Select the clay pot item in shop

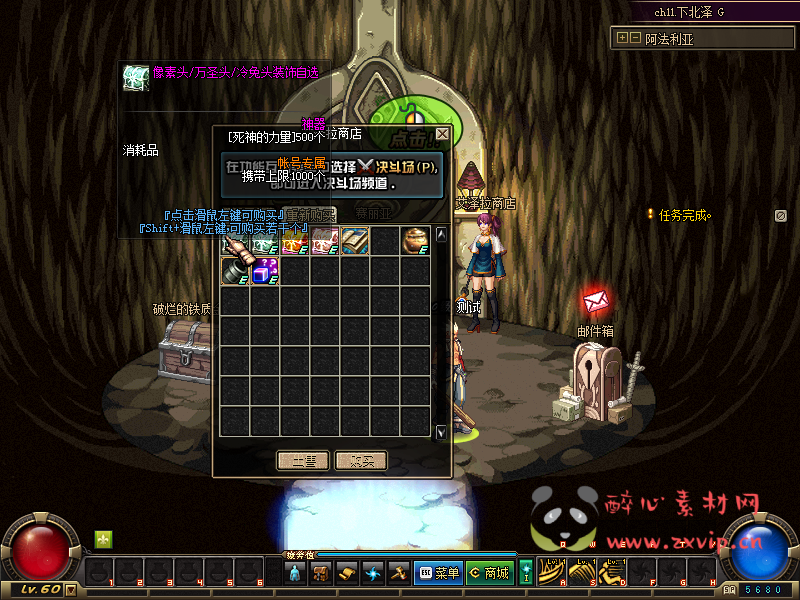(x=415, y=241)
